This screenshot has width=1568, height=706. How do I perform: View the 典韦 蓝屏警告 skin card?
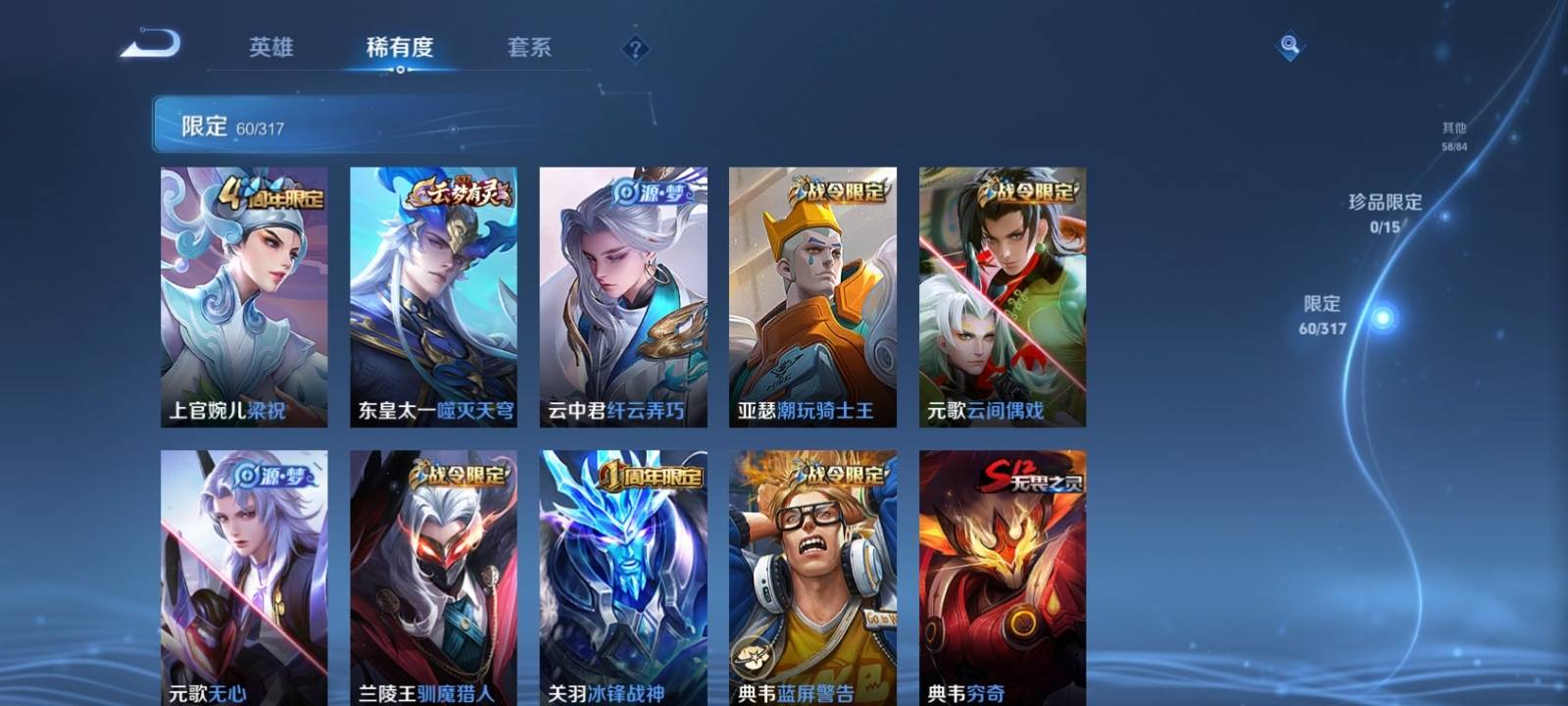click(812, 579)
